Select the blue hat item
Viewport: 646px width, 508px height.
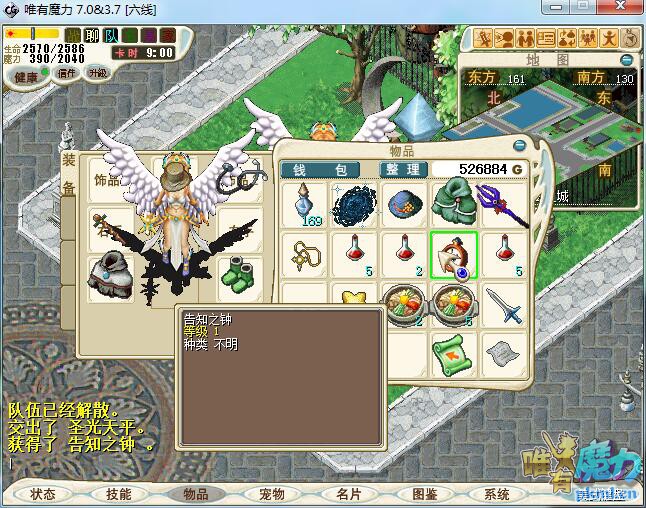(404, 203)
